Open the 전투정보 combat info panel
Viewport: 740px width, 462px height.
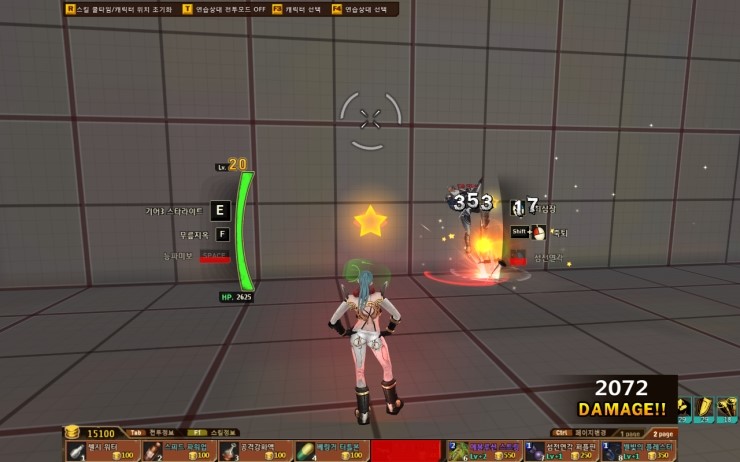(150, 433)
